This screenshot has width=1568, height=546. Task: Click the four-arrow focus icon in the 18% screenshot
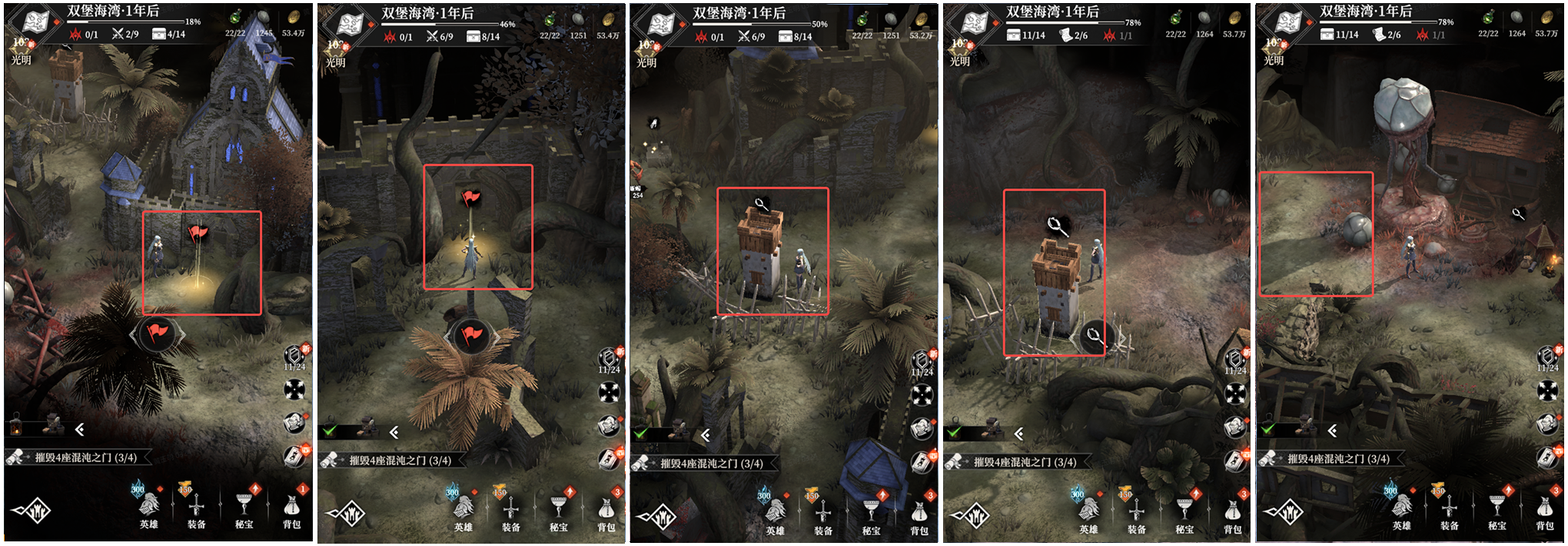pyautogui.click(x=294, y=390)
